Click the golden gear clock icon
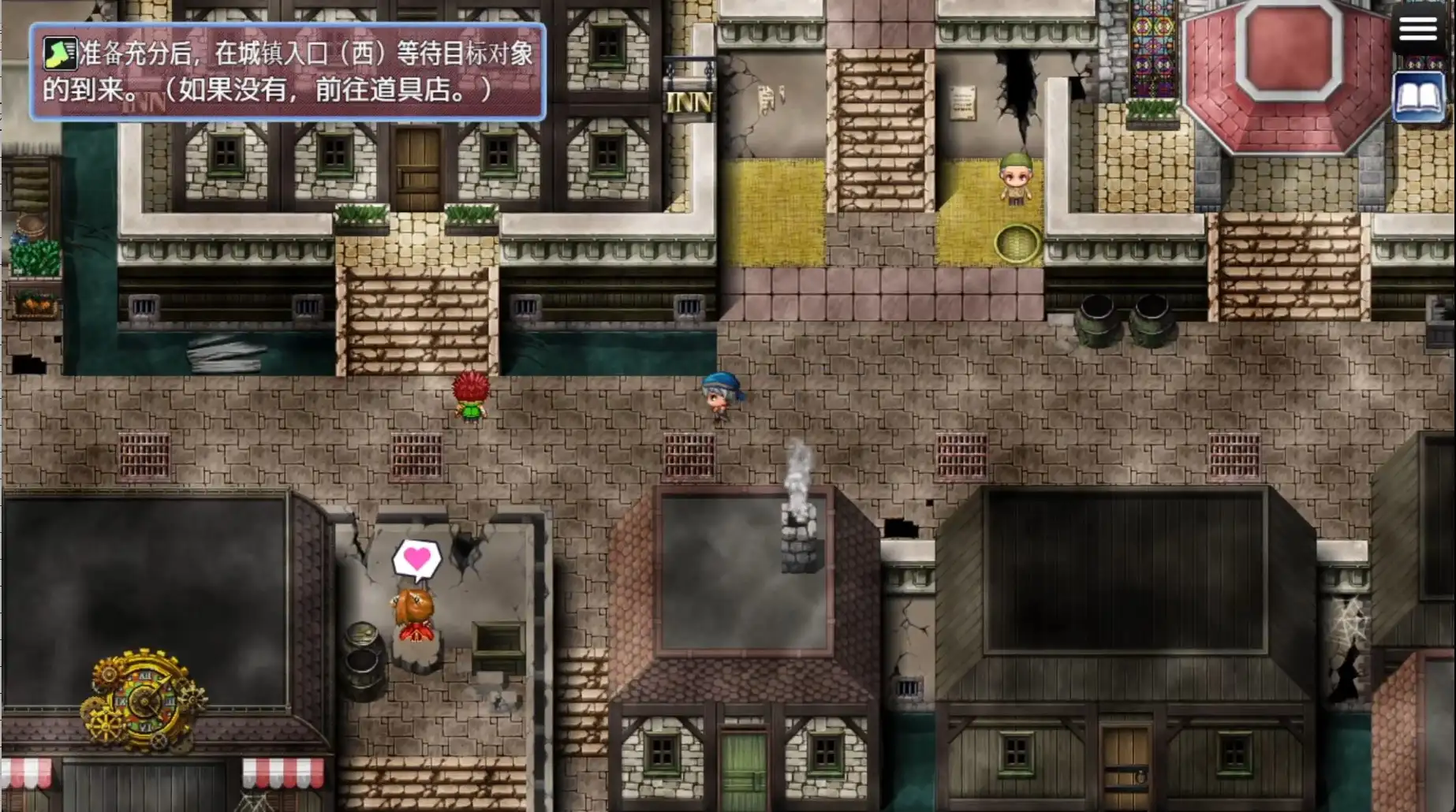Image resolution: width=1456 pixels, height=812 pixels. 144,699
